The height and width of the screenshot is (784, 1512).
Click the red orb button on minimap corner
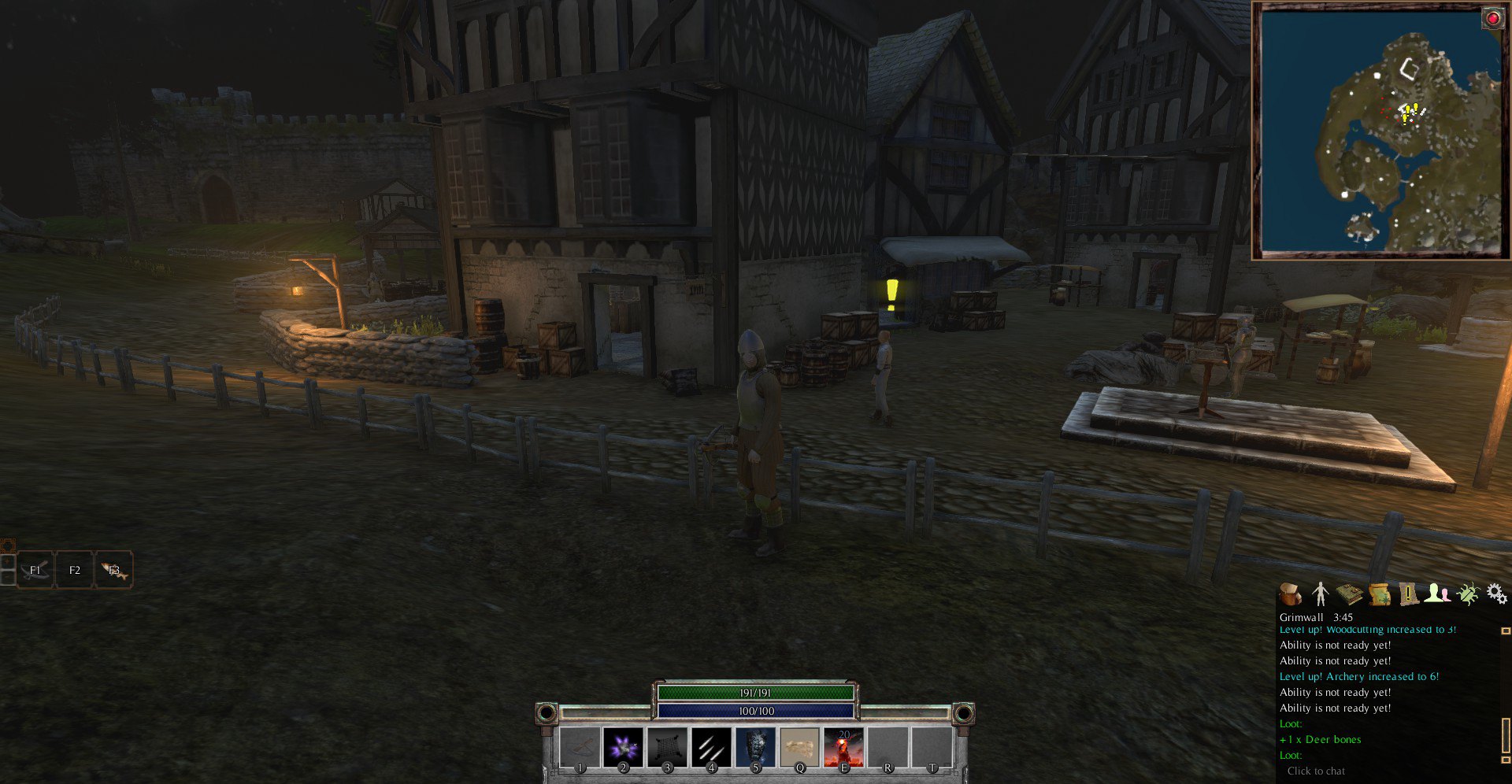click(x=1493, y=18)
